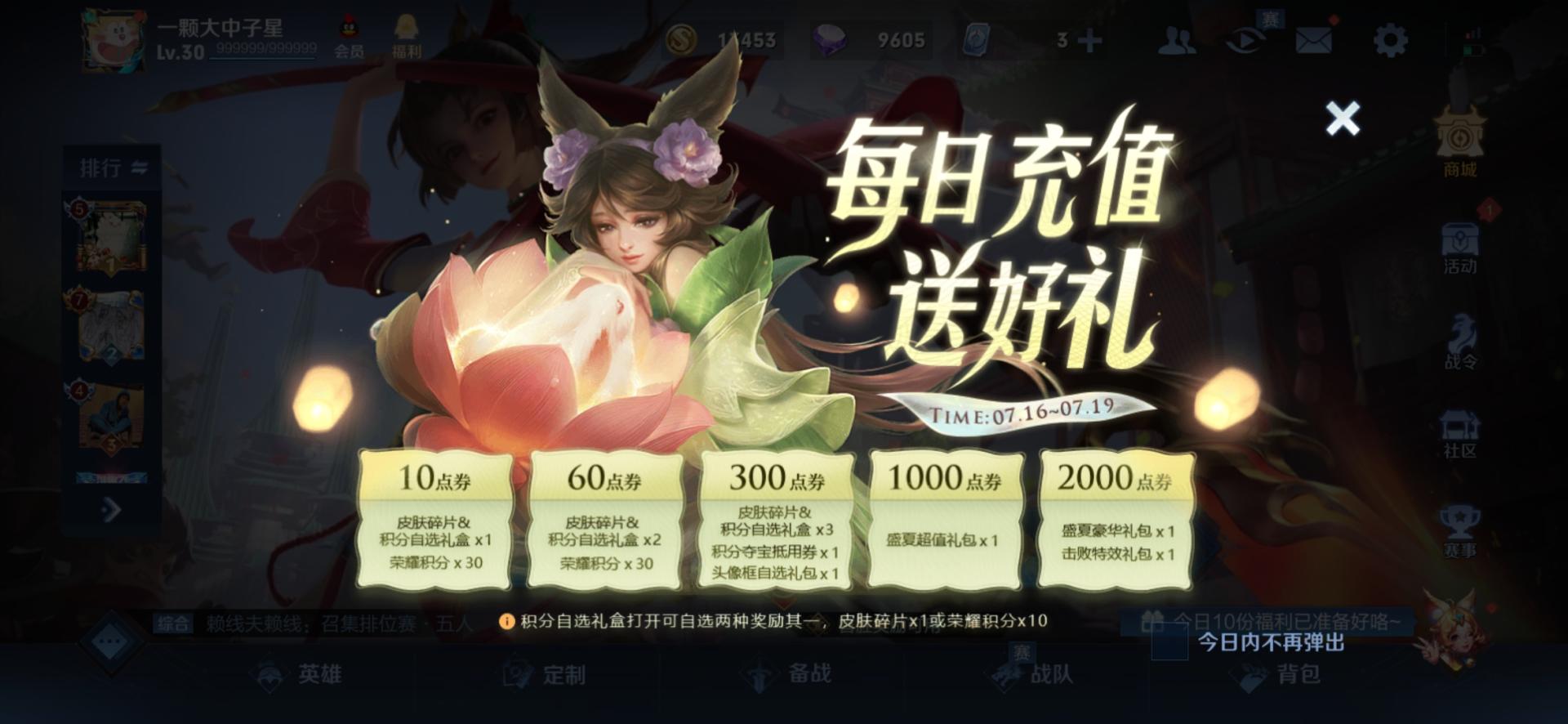Collapse the 排行 leaderboard panel
Image resolution: width=1568 pixels, height=724 pixels.
pyautogui.click(x=139, y=165)
